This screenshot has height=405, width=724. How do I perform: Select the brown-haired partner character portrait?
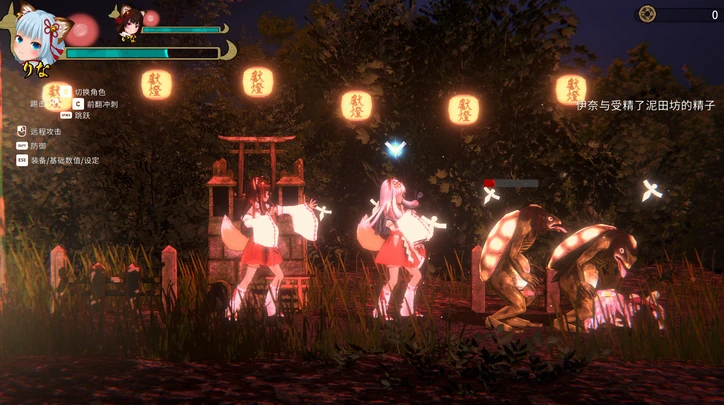(x=128, y=24)
